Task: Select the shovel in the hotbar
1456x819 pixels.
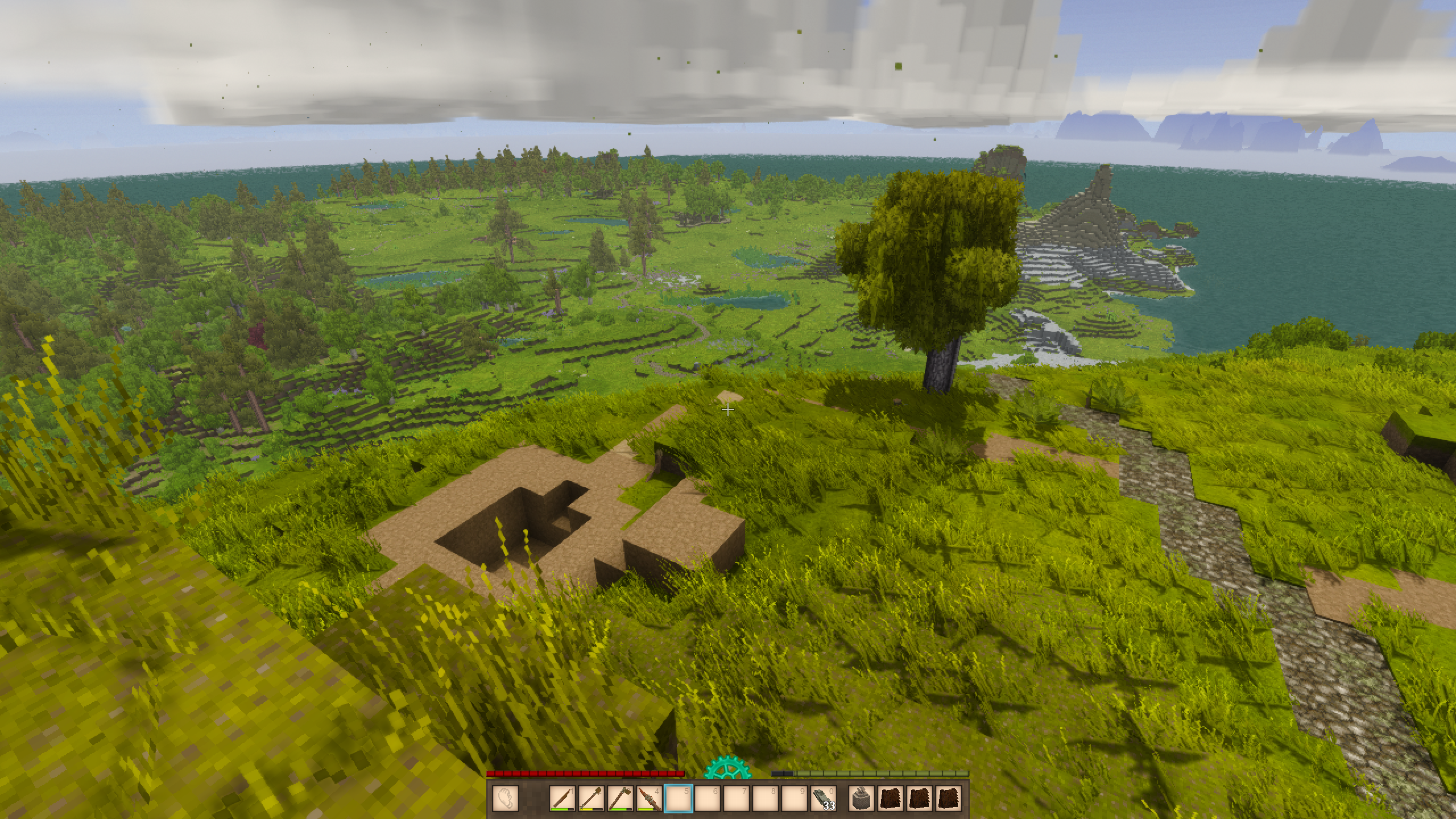Action: (591, 799)
